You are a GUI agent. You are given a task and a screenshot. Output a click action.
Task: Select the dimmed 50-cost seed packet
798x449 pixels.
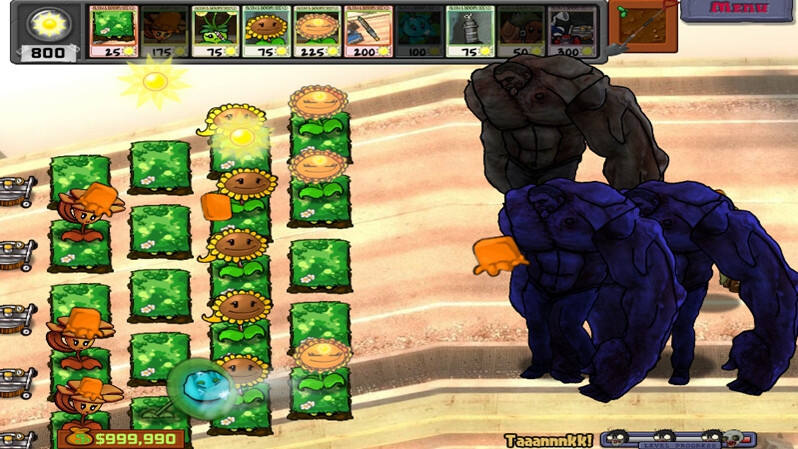(521, 31)
